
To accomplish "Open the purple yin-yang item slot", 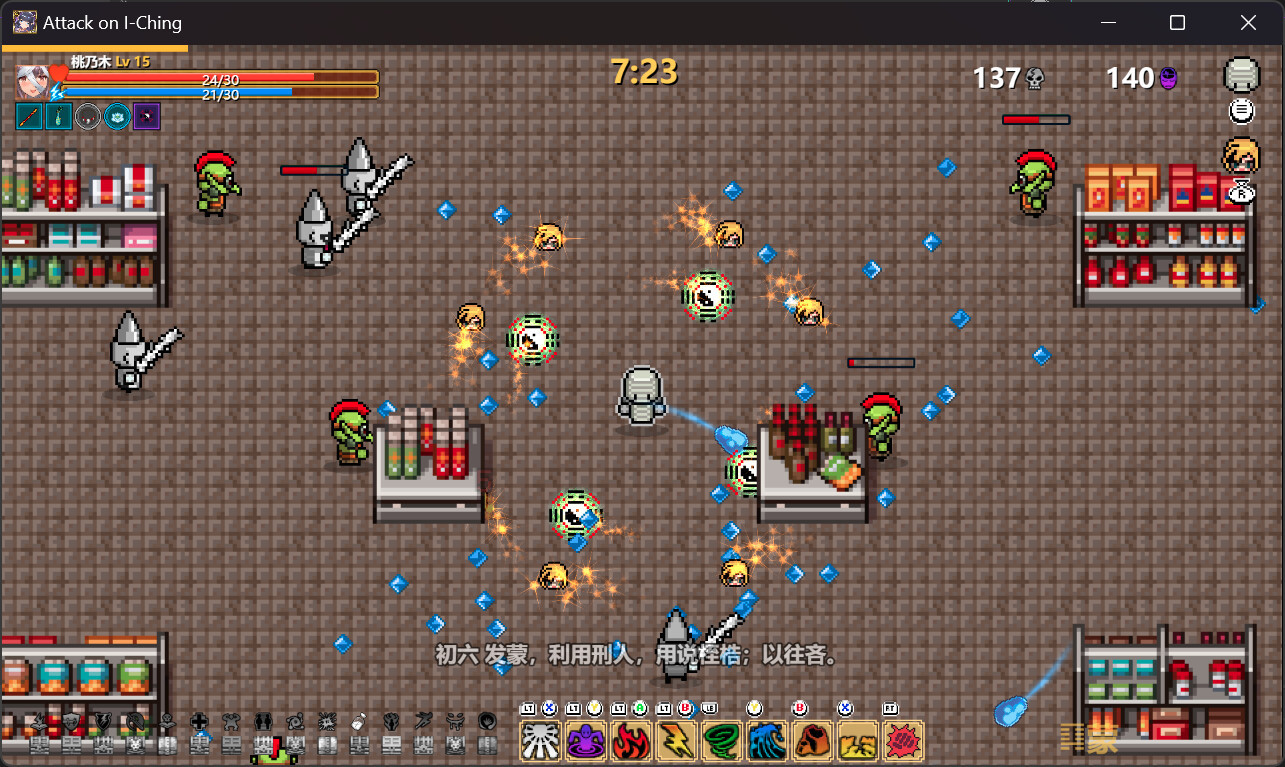I will [147, 117].
